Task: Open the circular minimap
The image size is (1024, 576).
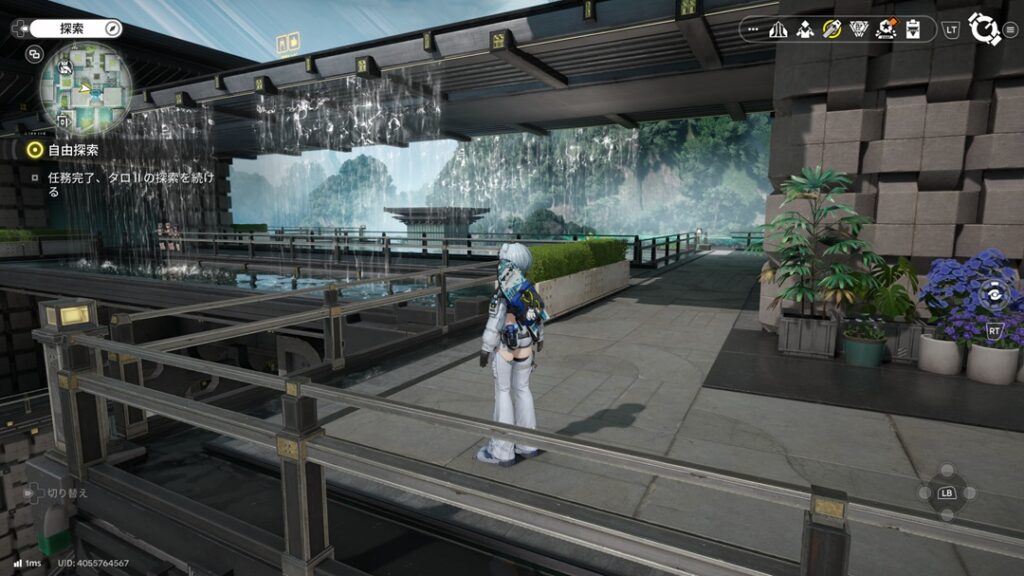Action: coord(85,88)
